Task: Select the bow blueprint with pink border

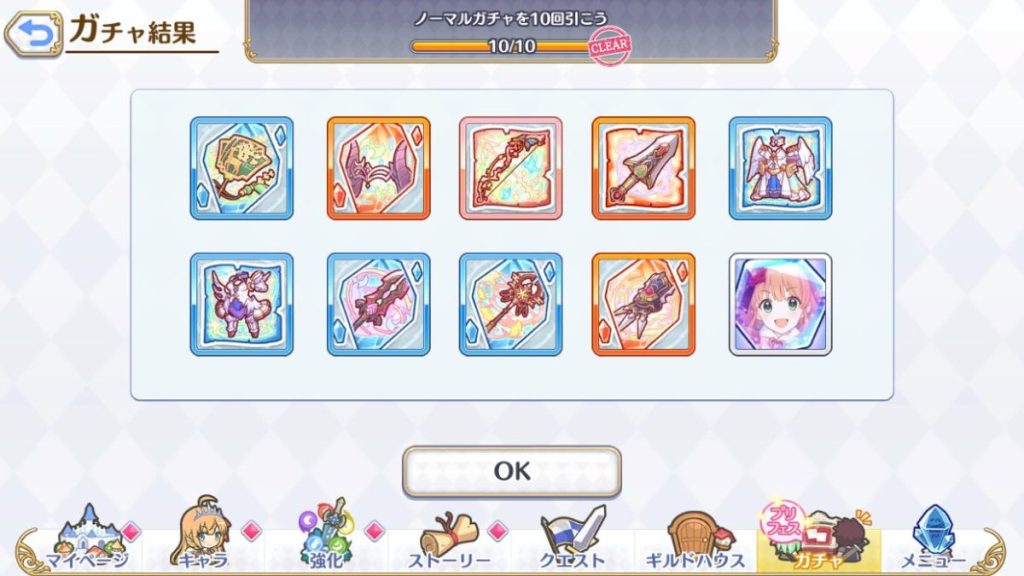Action: tap(511, 168)
